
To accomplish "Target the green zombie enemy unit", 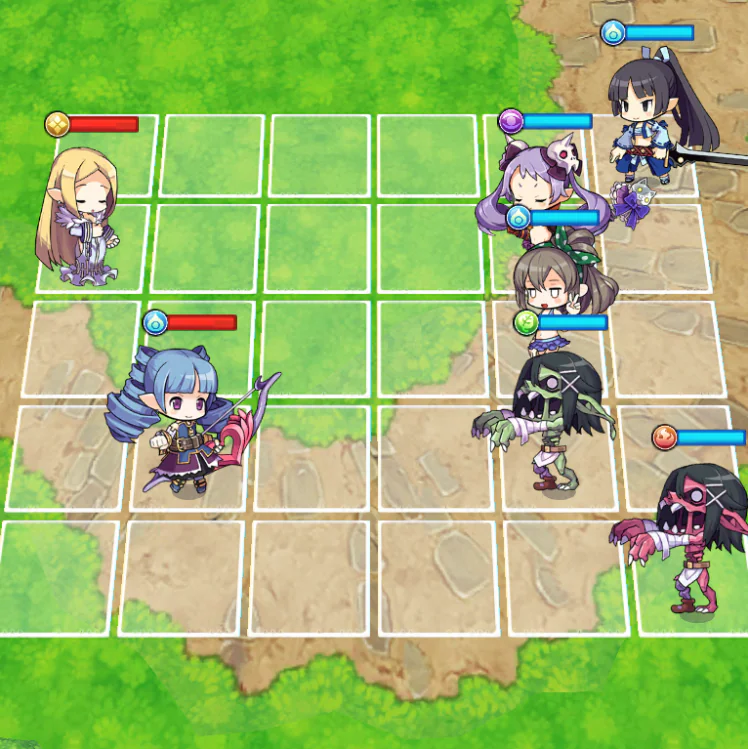I will 548,420.
